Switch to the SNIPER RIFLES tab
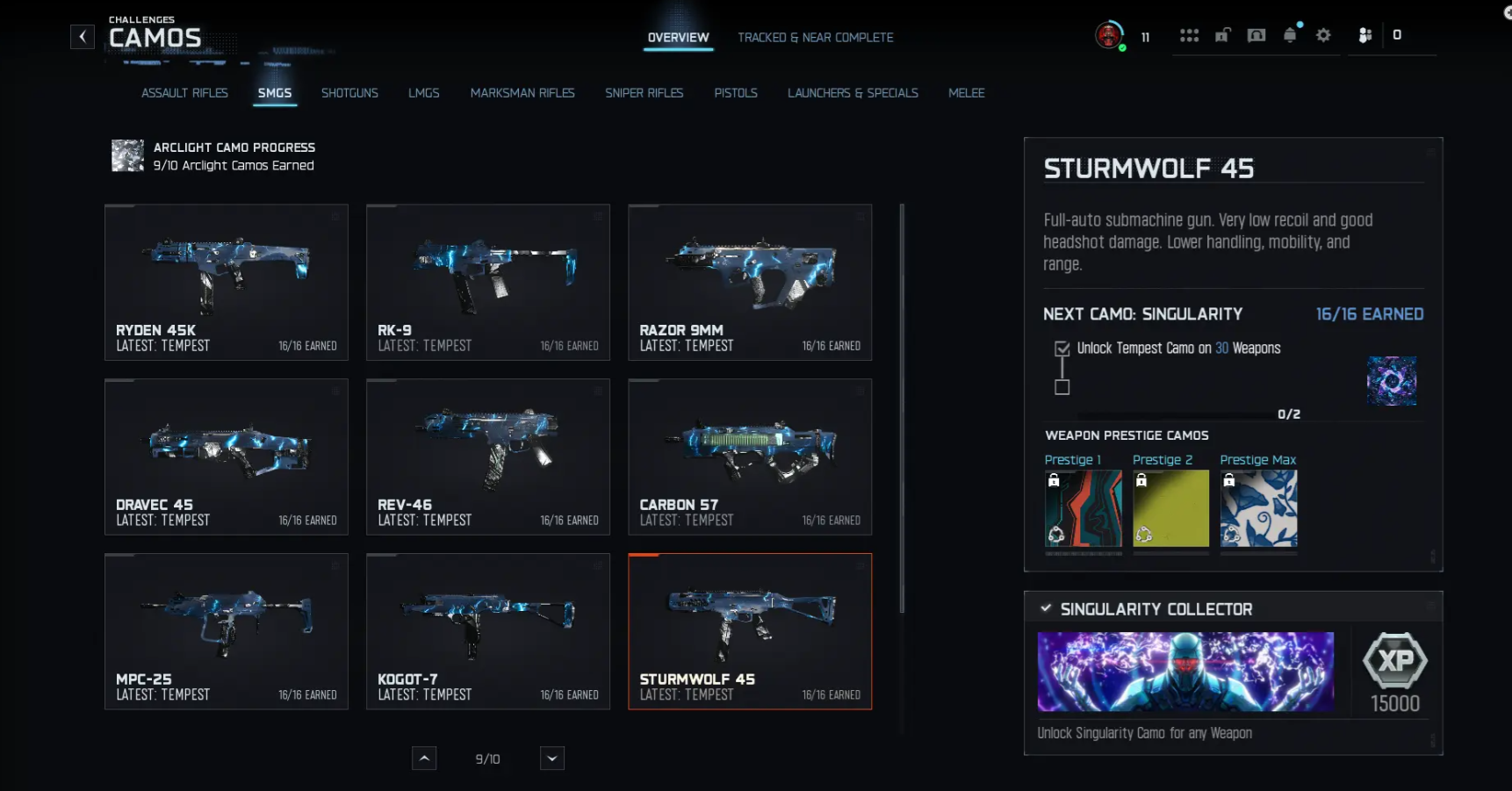1512x791 pixels. 644,92
